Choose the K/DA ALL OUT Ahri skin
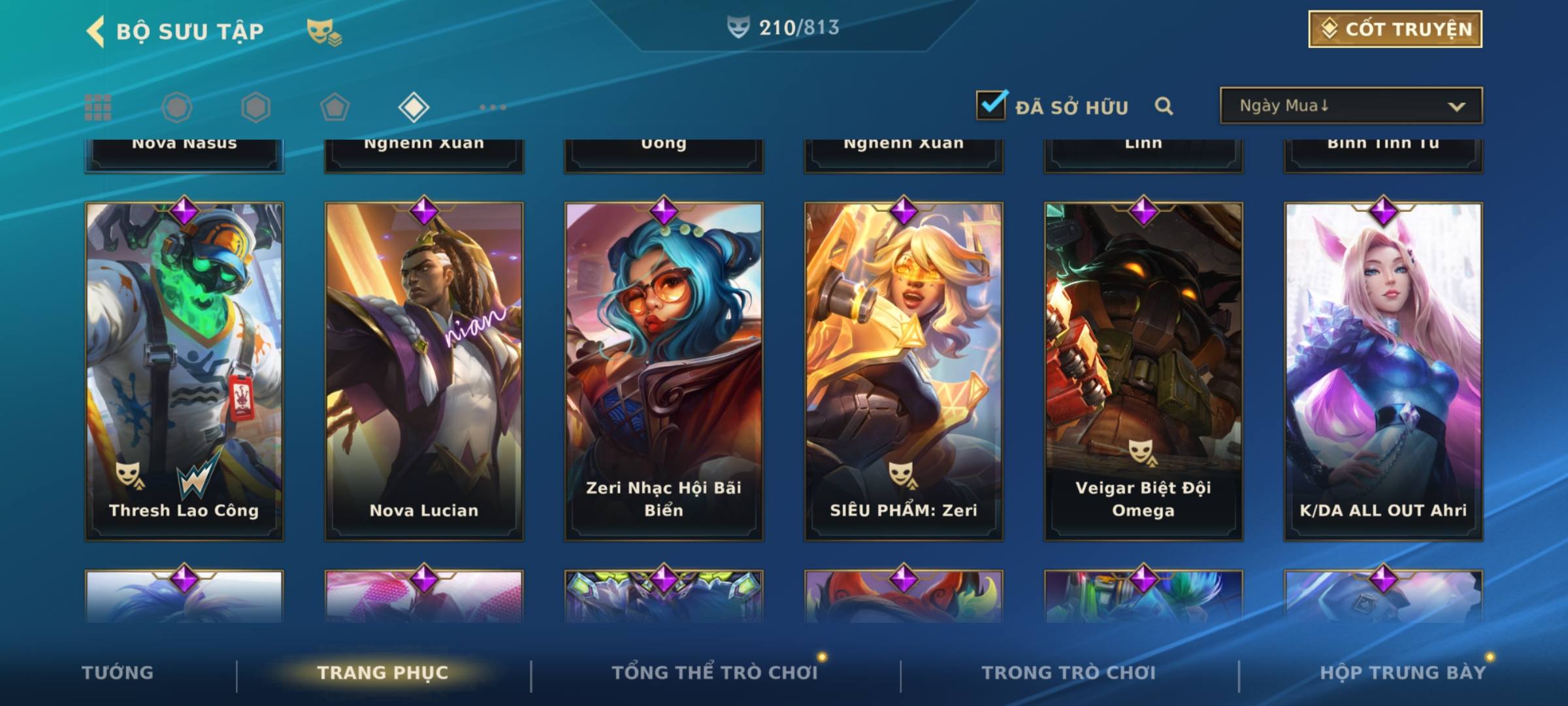 [x=1383, y=371]
